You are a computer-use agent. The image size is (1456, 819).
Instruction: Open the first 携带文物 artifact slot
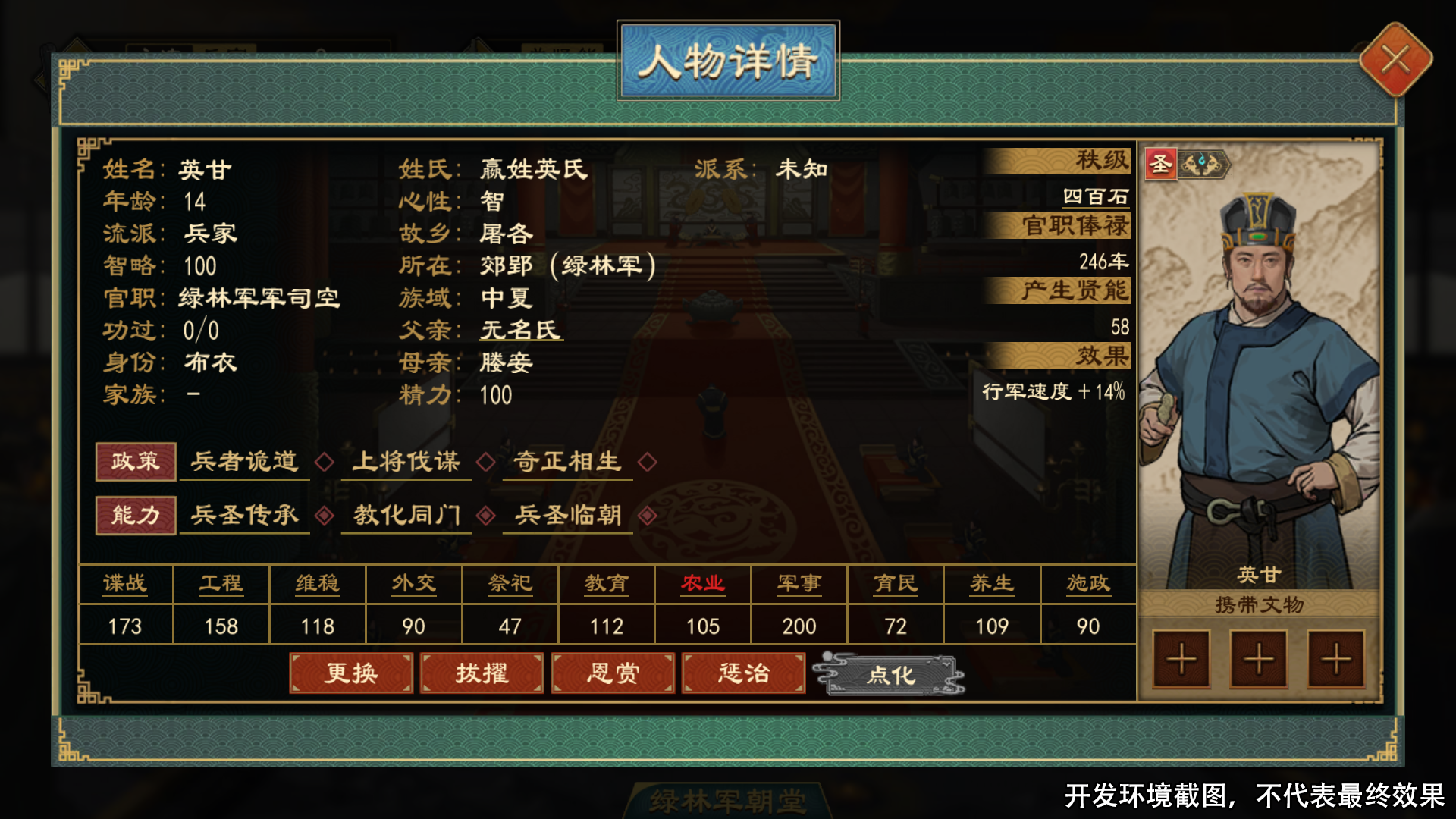point(1181,659)
